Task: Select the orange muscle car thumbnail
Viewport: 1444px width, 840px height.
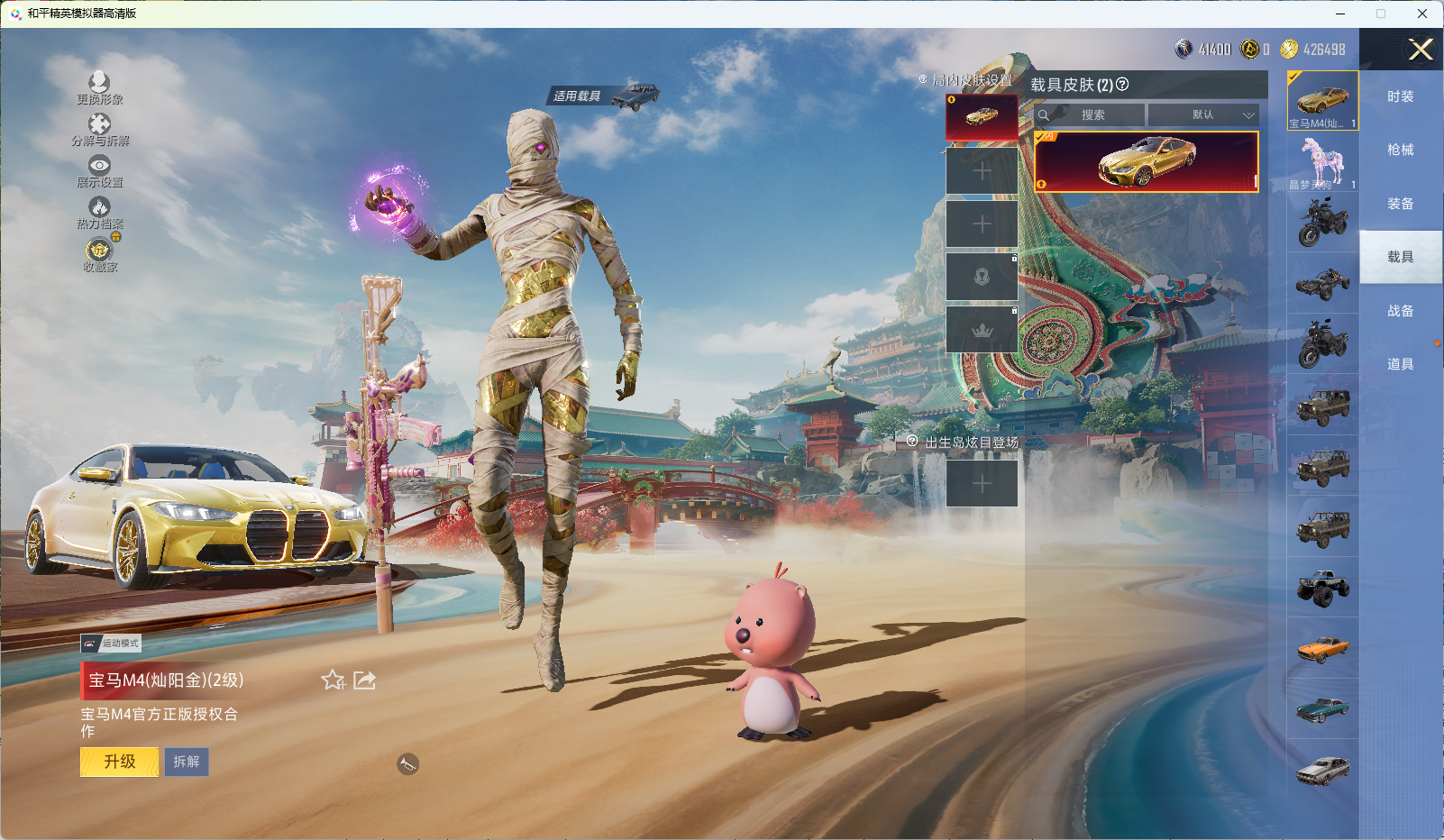Action: coord(1322,648)
